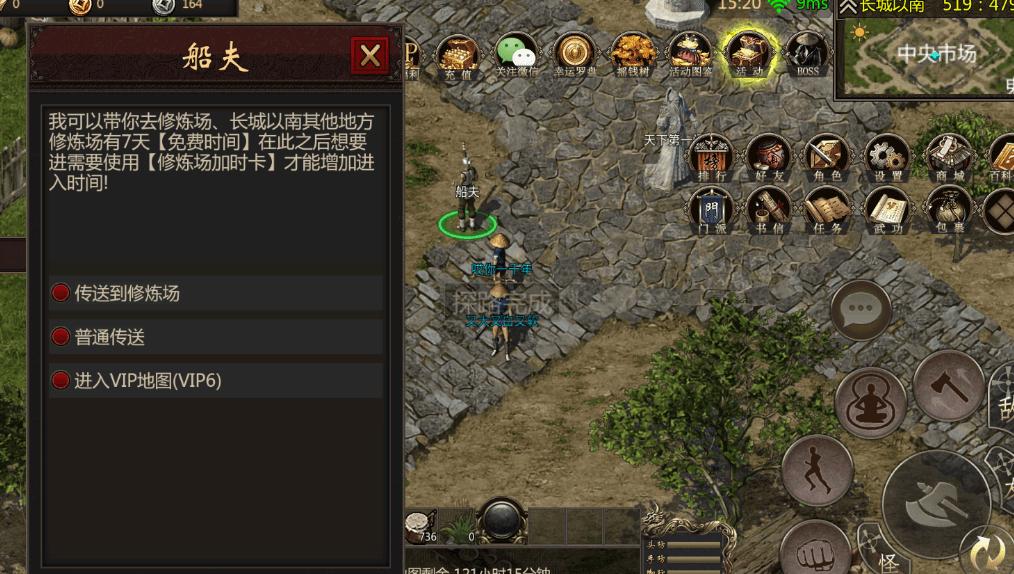Open the 摇钱树 money tree
1014x574 pixels.
pyautogui.click(x=633, y=55)
